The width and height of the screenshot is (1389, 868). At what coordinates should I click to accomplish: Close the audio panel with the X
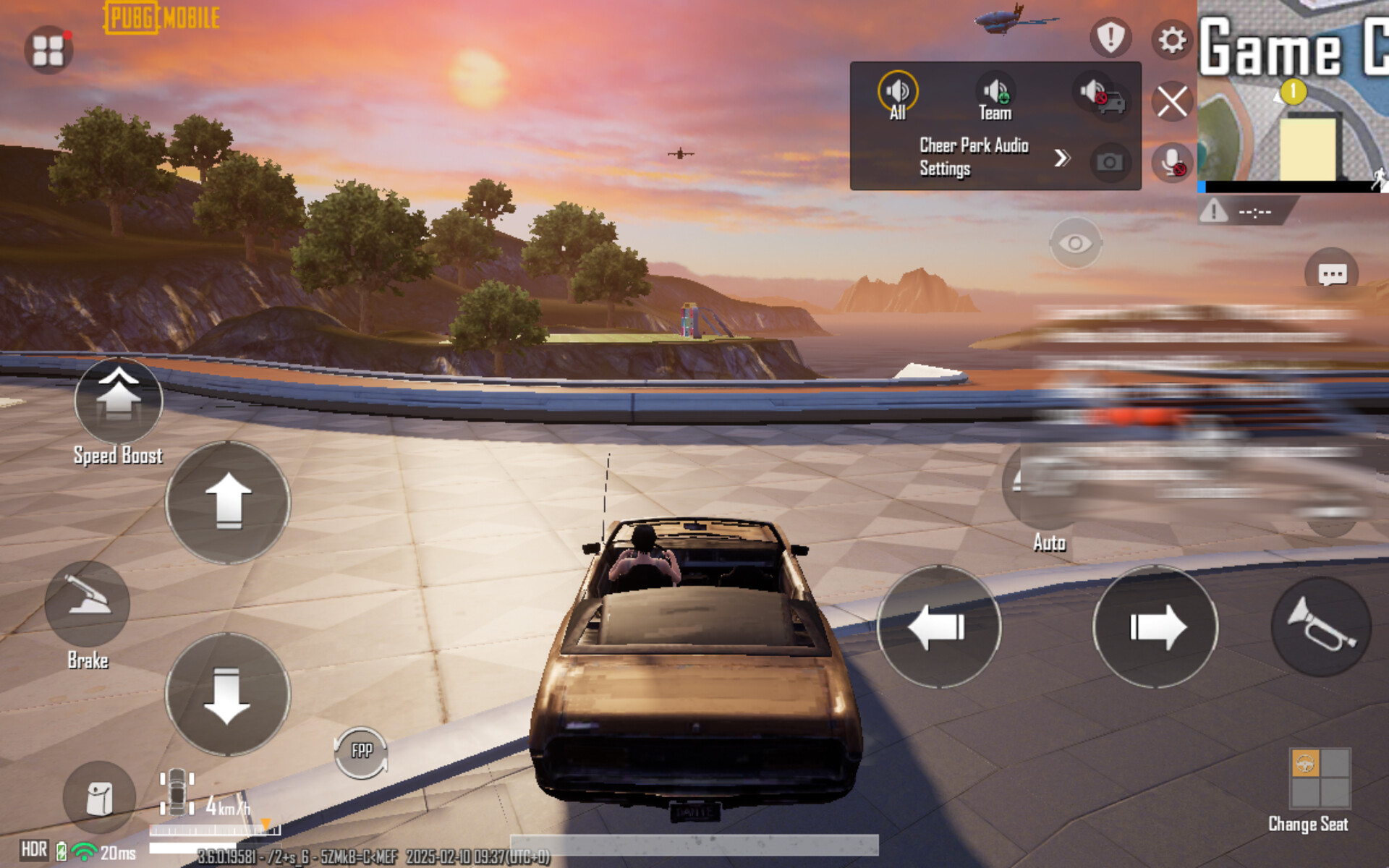point(1172,101)
